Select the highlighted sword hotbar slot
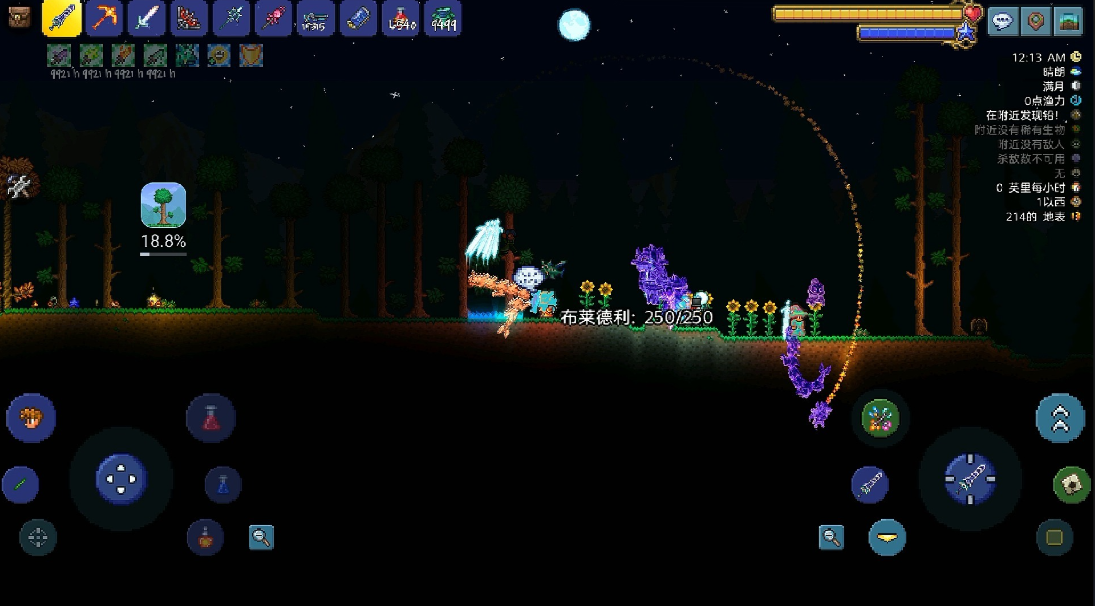The width and height of the screenshot is (1095, 606). tap(62, 18)
